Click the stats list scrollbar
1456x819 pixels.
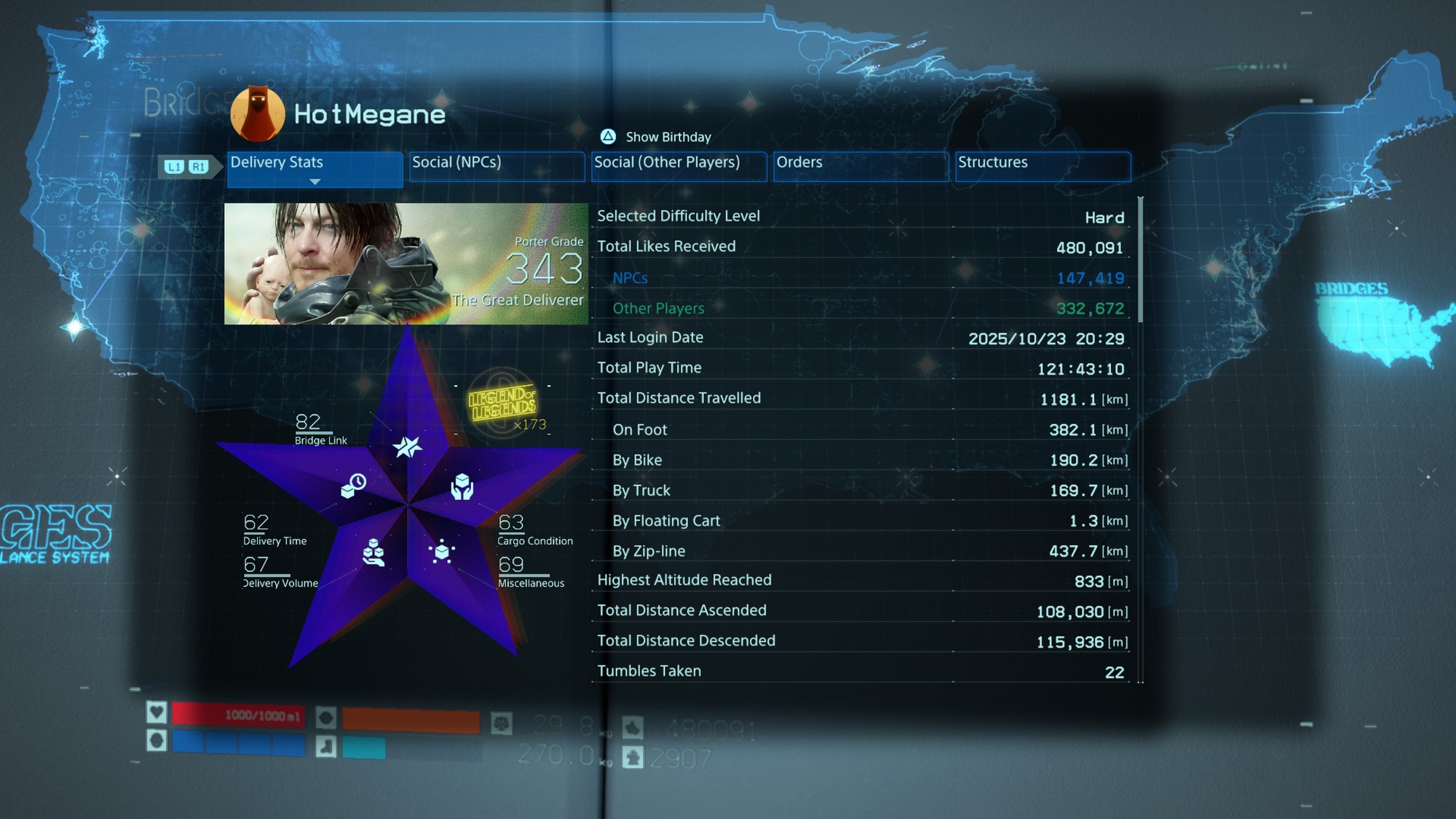point(1140,260)
